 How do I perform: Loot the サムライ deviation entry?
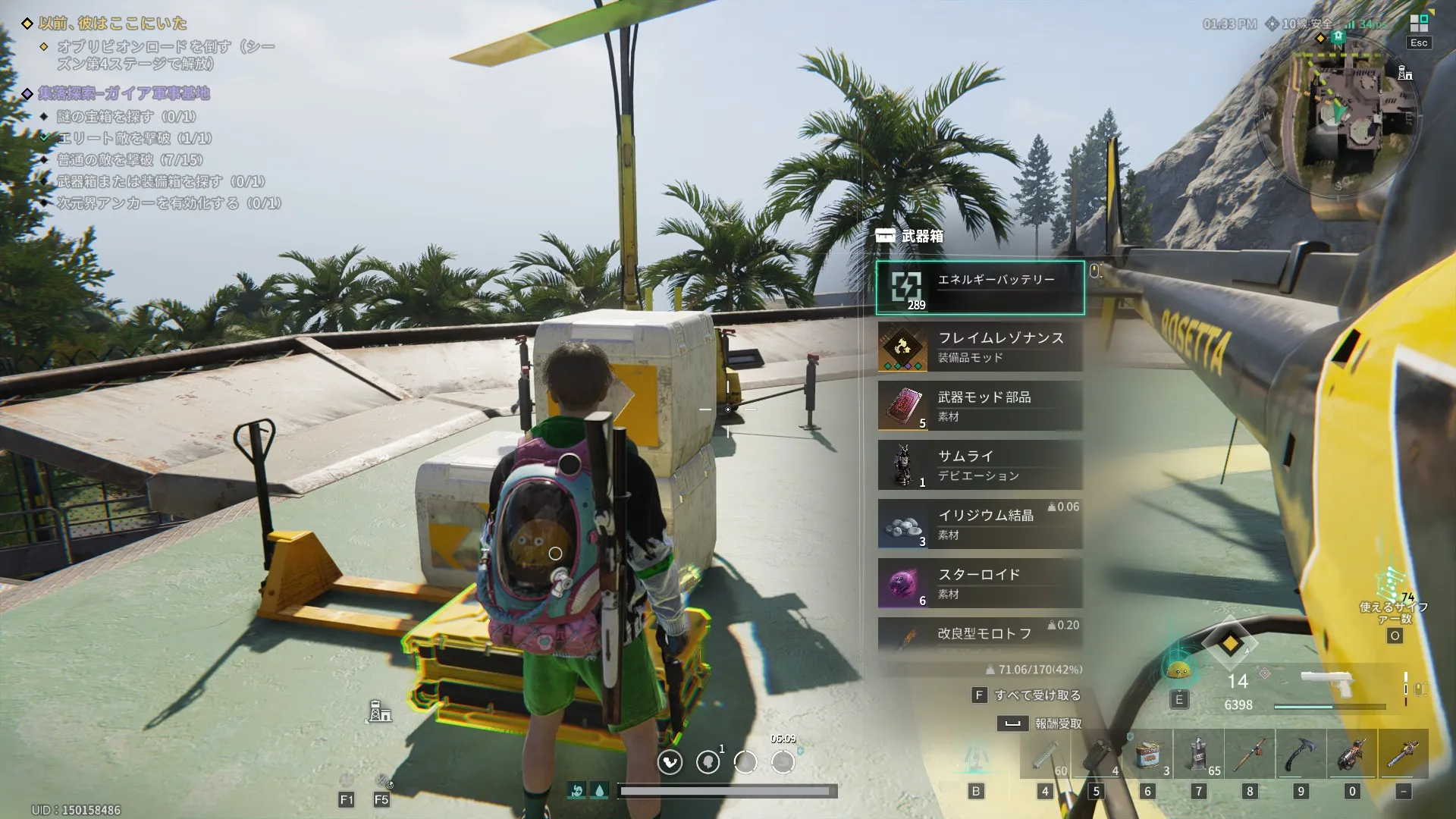[980, 465]
